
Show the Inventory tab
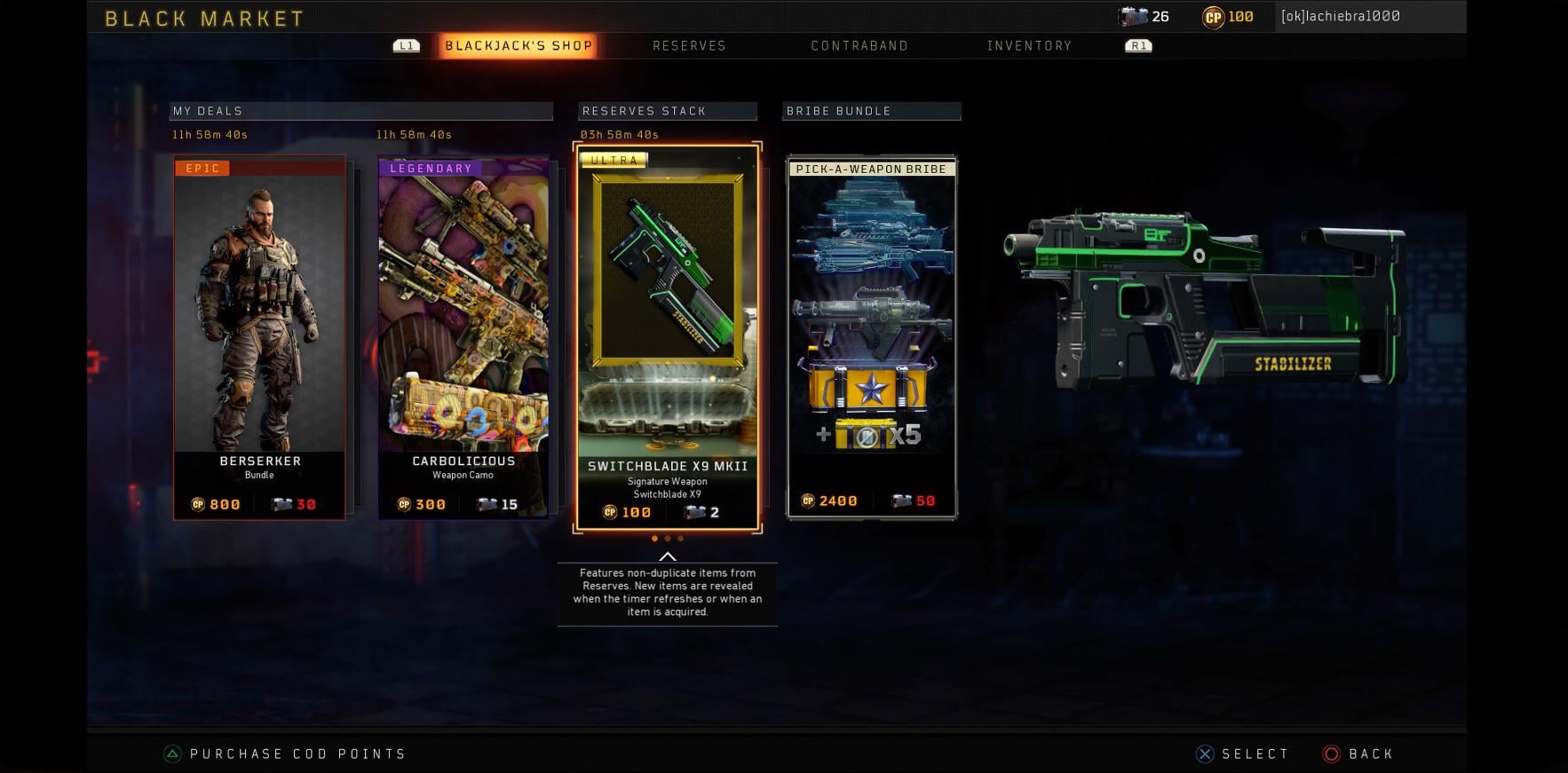point(1029,46)
